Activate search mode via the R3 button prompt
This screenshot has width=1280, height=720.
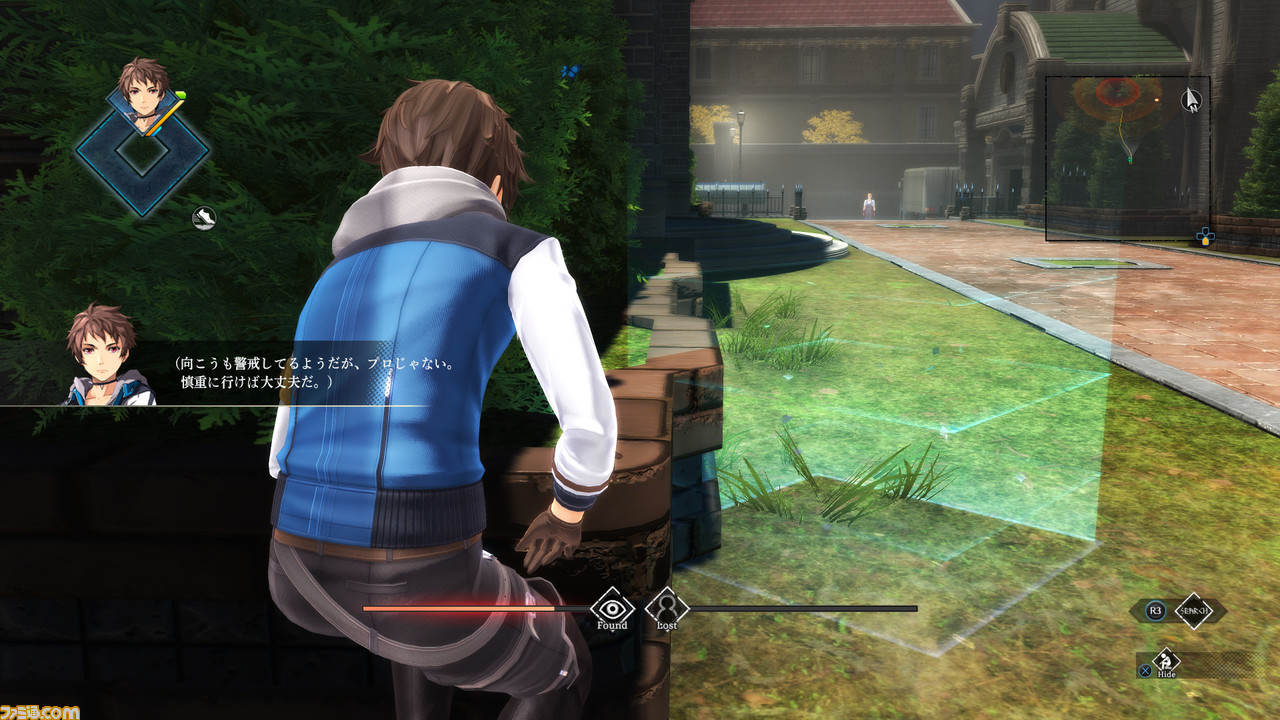1155,611
